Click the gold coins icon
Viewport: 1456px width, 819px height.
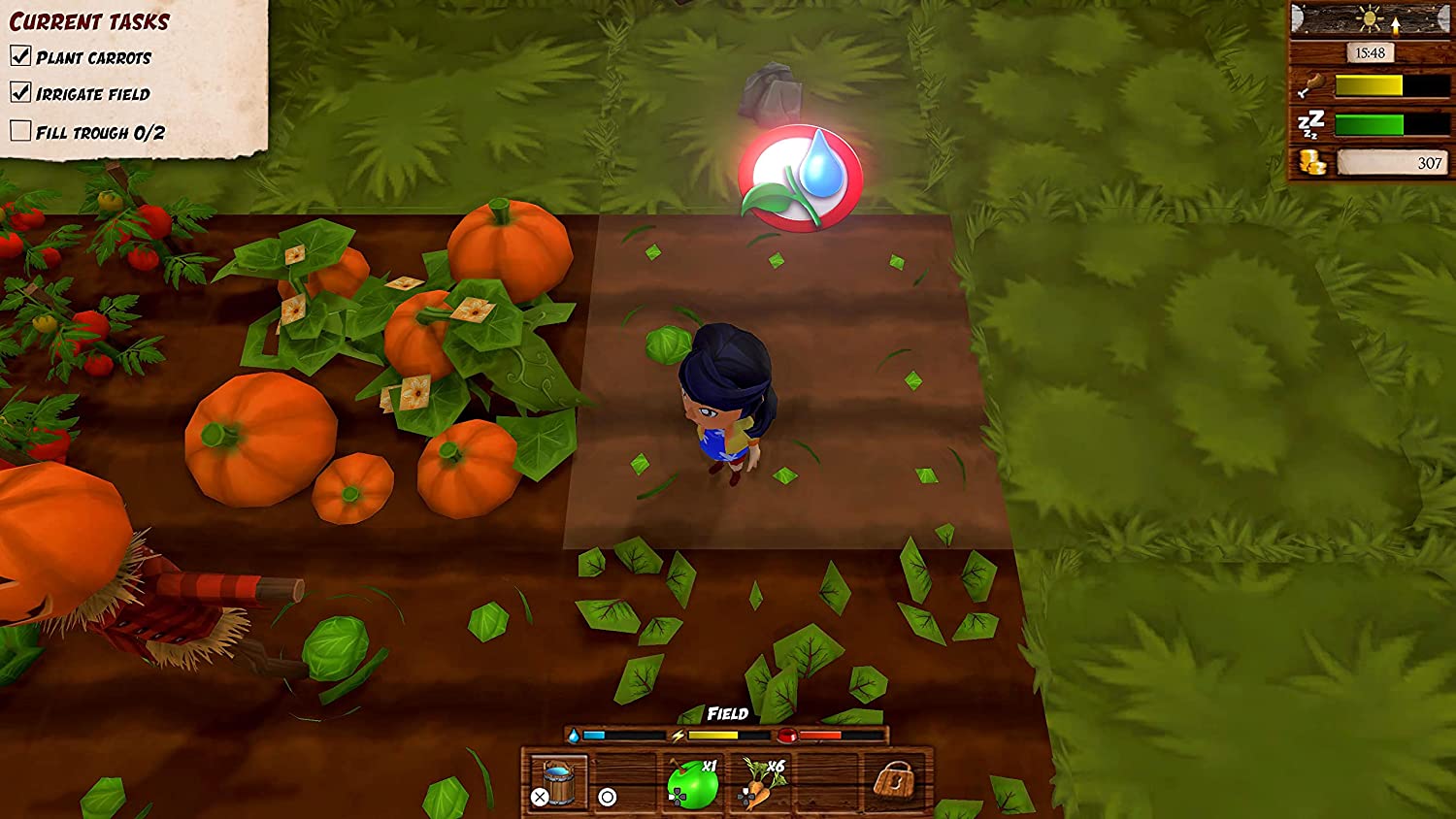1312,162
